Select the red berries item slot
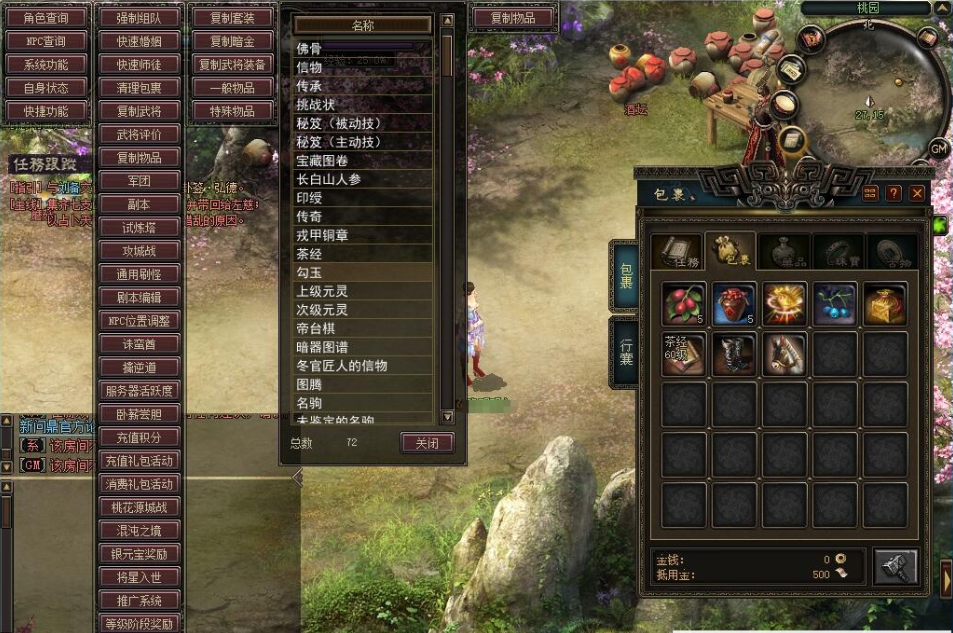953x633 pixels. pos(685,304)
